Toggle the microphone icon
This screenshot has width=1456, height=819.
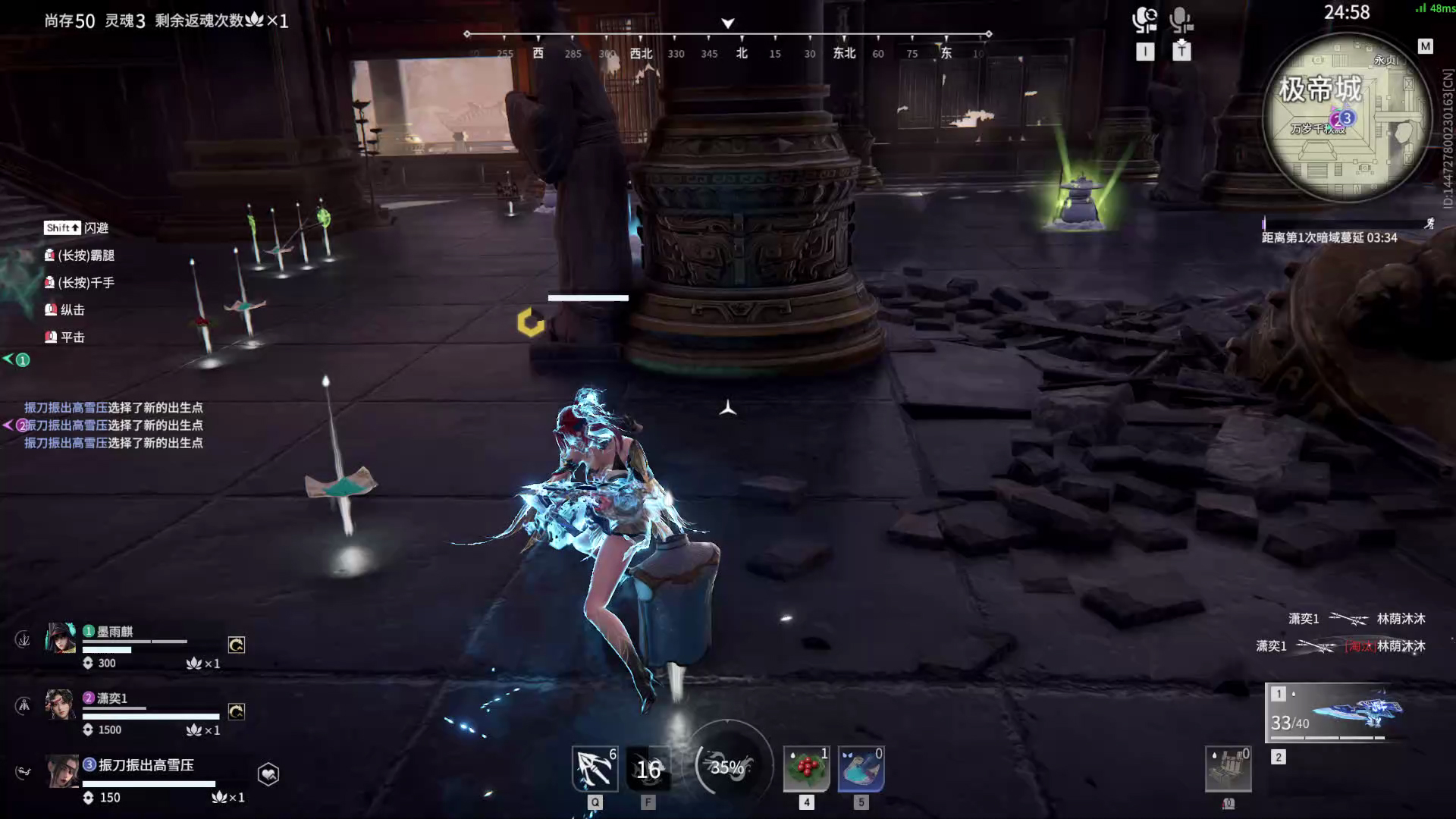pyautogui.click(x=1181, y=20)
